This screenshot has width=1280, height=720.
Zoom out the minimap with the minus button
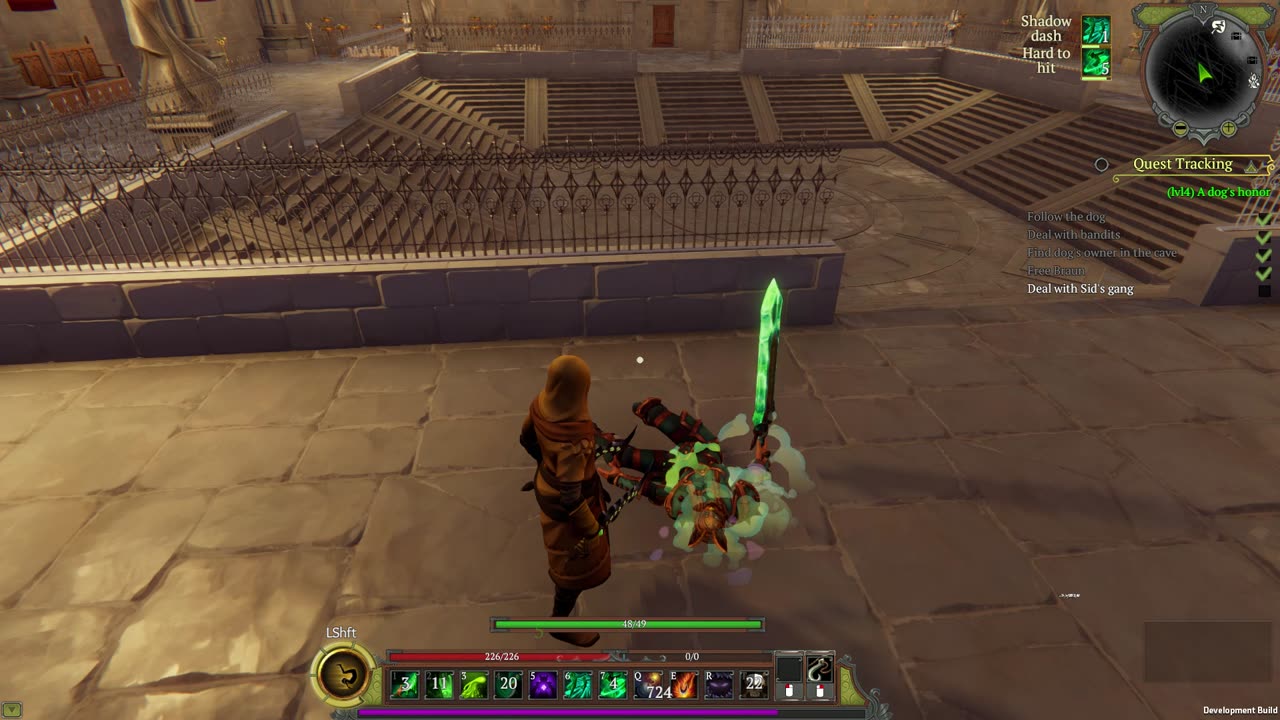[1180, 129]
